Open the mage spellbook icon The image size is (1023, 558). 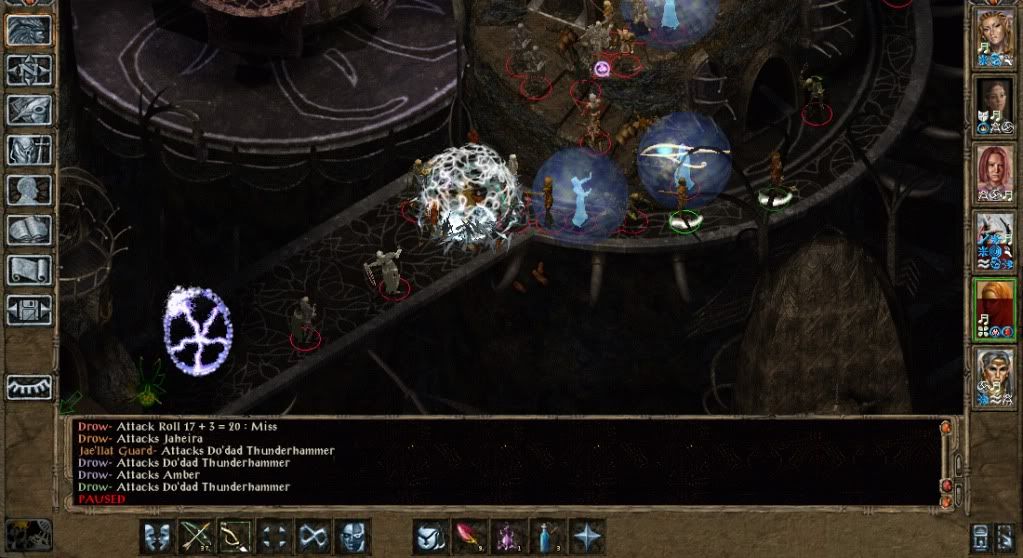click(29, 229)
